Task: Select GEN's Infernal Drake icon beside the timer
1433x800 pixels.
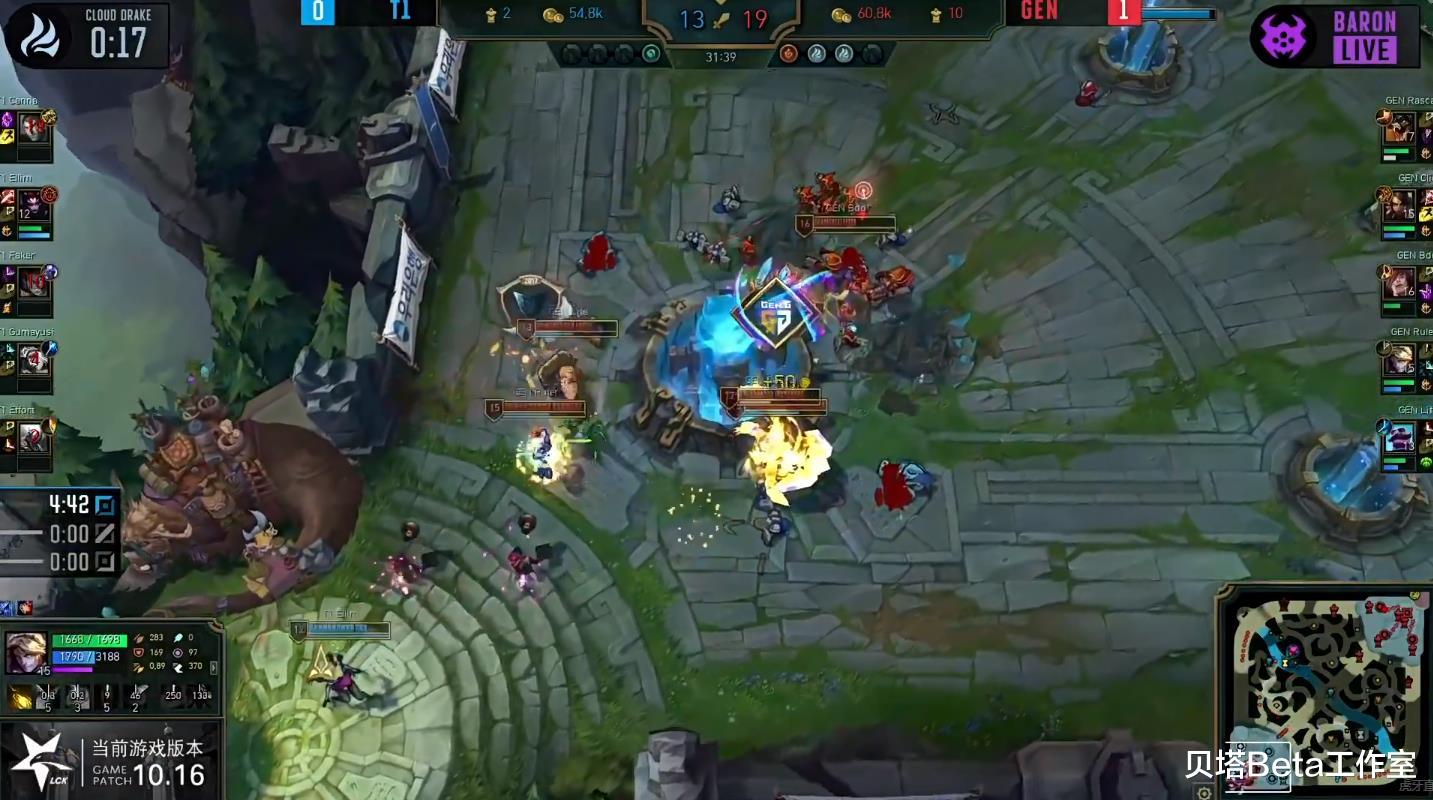Action: point(789,51)
